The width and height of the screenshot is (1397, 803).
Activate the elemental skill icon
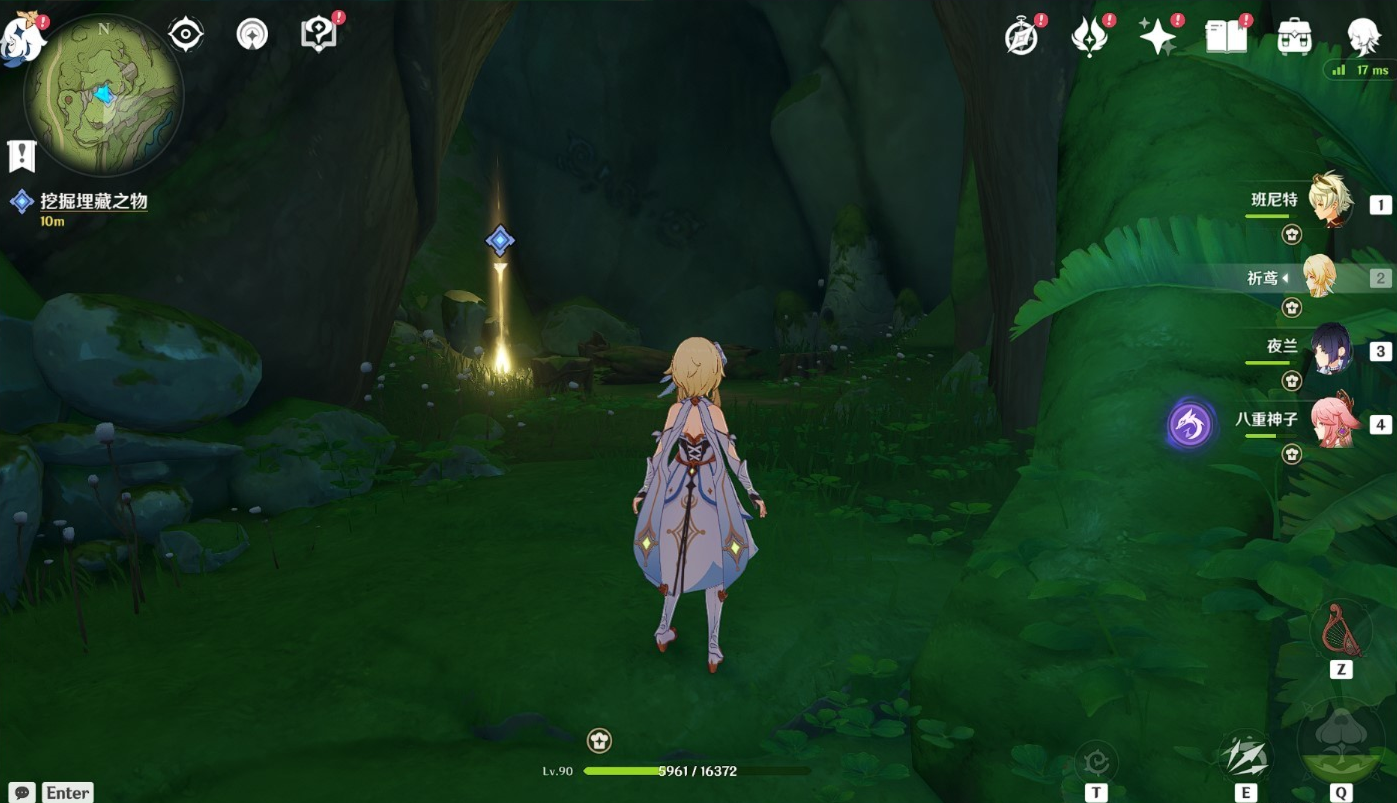(x=1245, y=758)
